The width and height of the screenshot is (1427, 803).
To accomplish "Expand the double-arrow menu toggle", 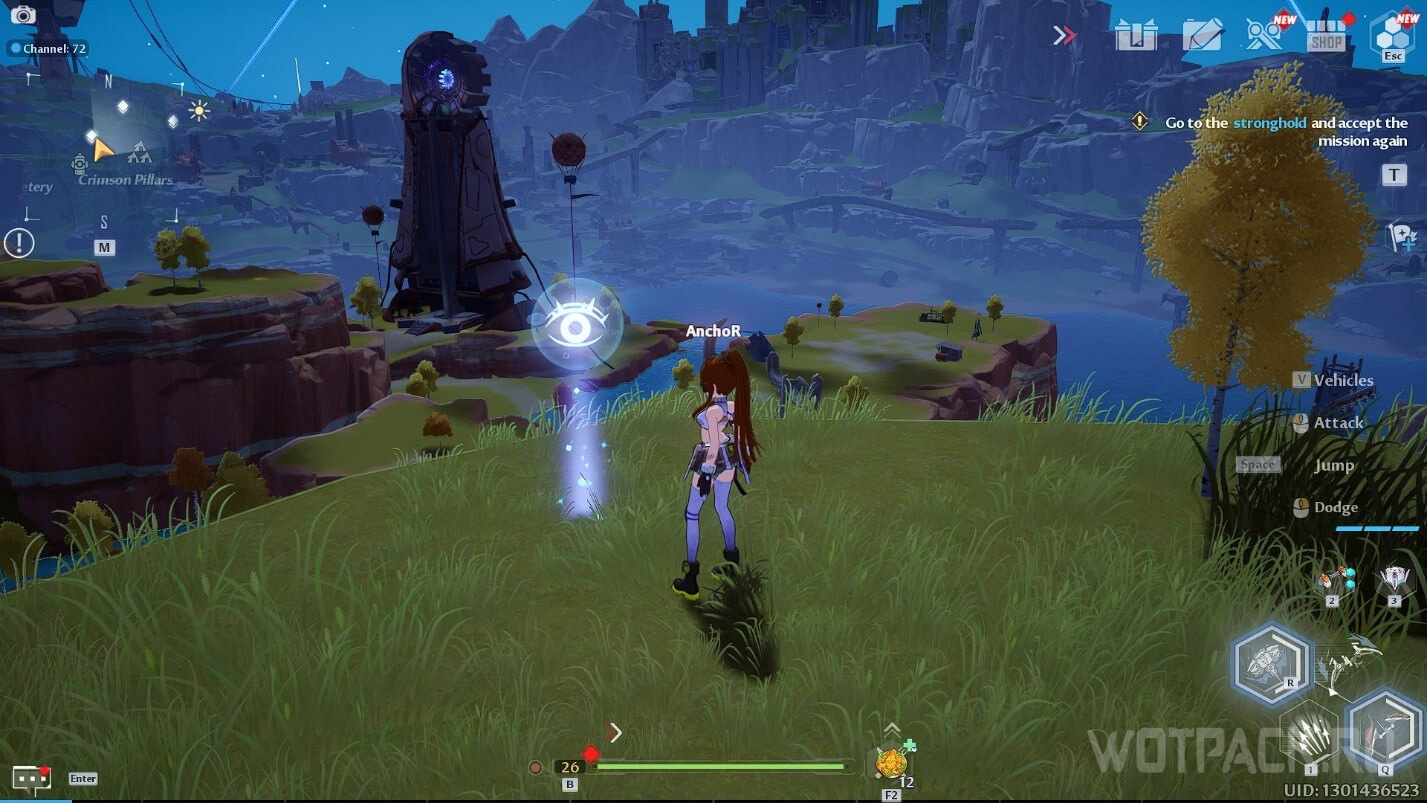I will click(x=1064, y=36).
